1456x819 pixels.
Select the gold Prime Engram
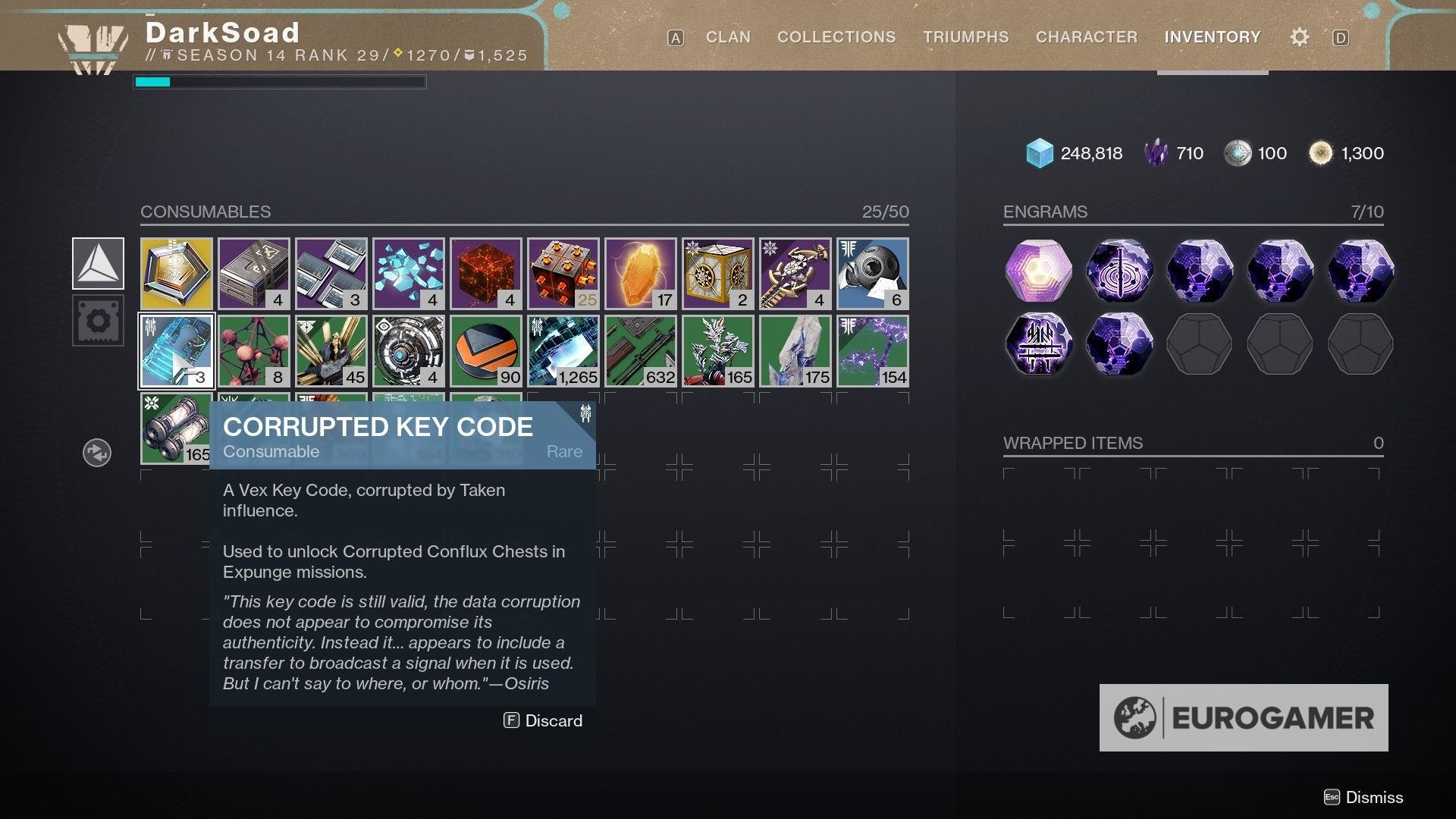(1037, 271)
